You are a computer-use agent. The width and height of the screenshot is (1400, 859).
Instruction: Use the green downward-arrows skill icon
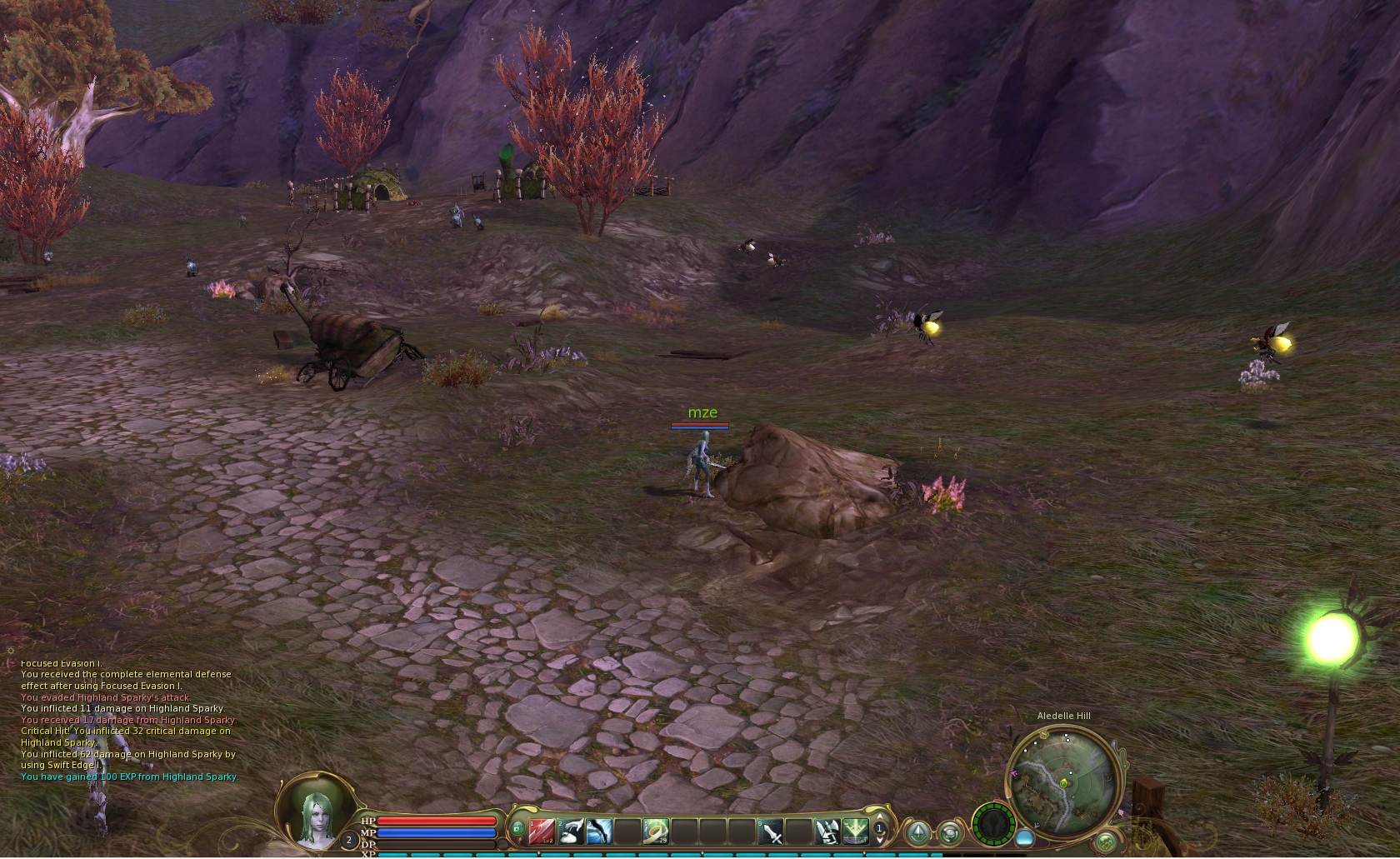coord(856,831)
